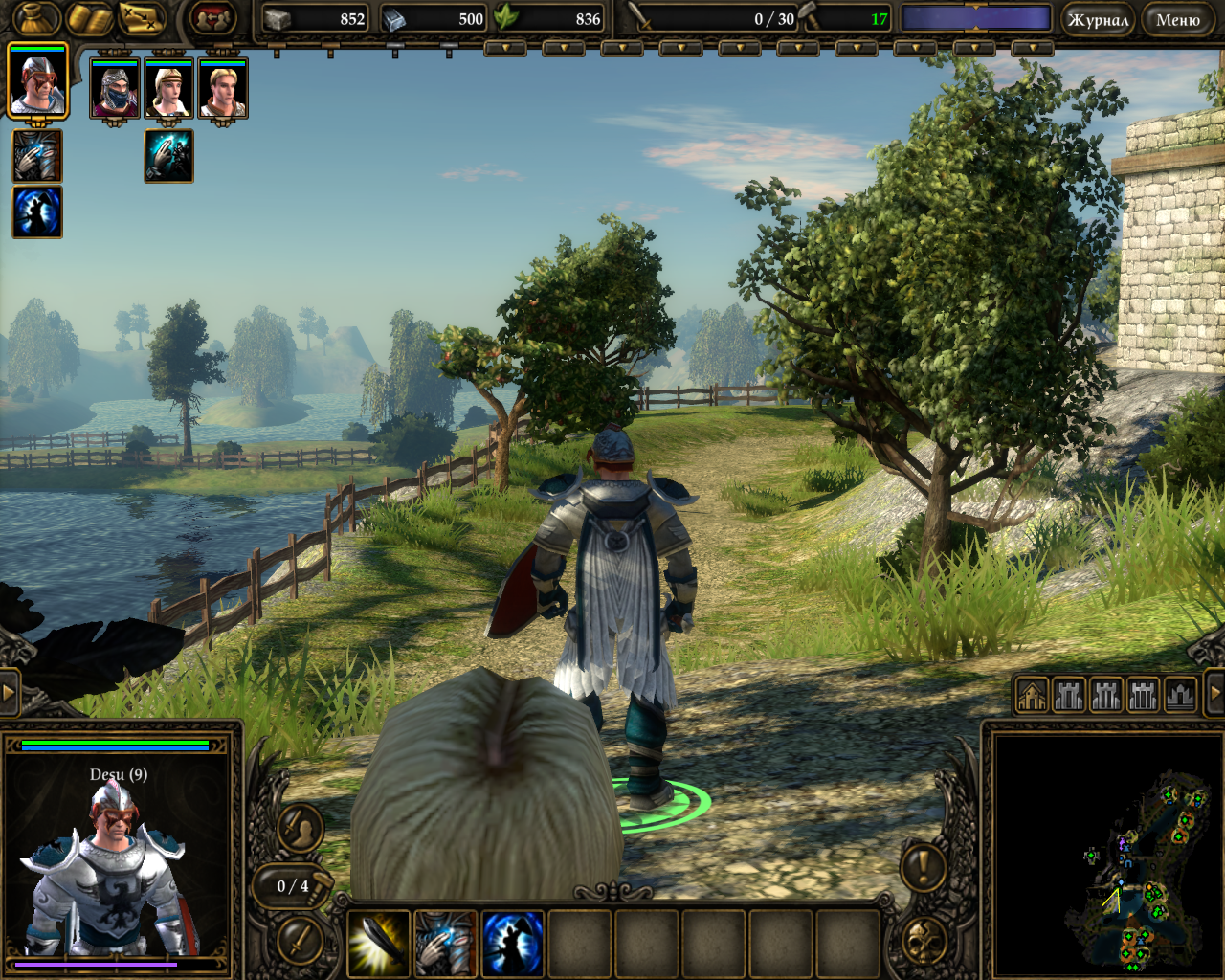This screenshot has width=1225, height=980.
Task: Use the glowing hand skill under the blonde companion
Action: point(168,156)
